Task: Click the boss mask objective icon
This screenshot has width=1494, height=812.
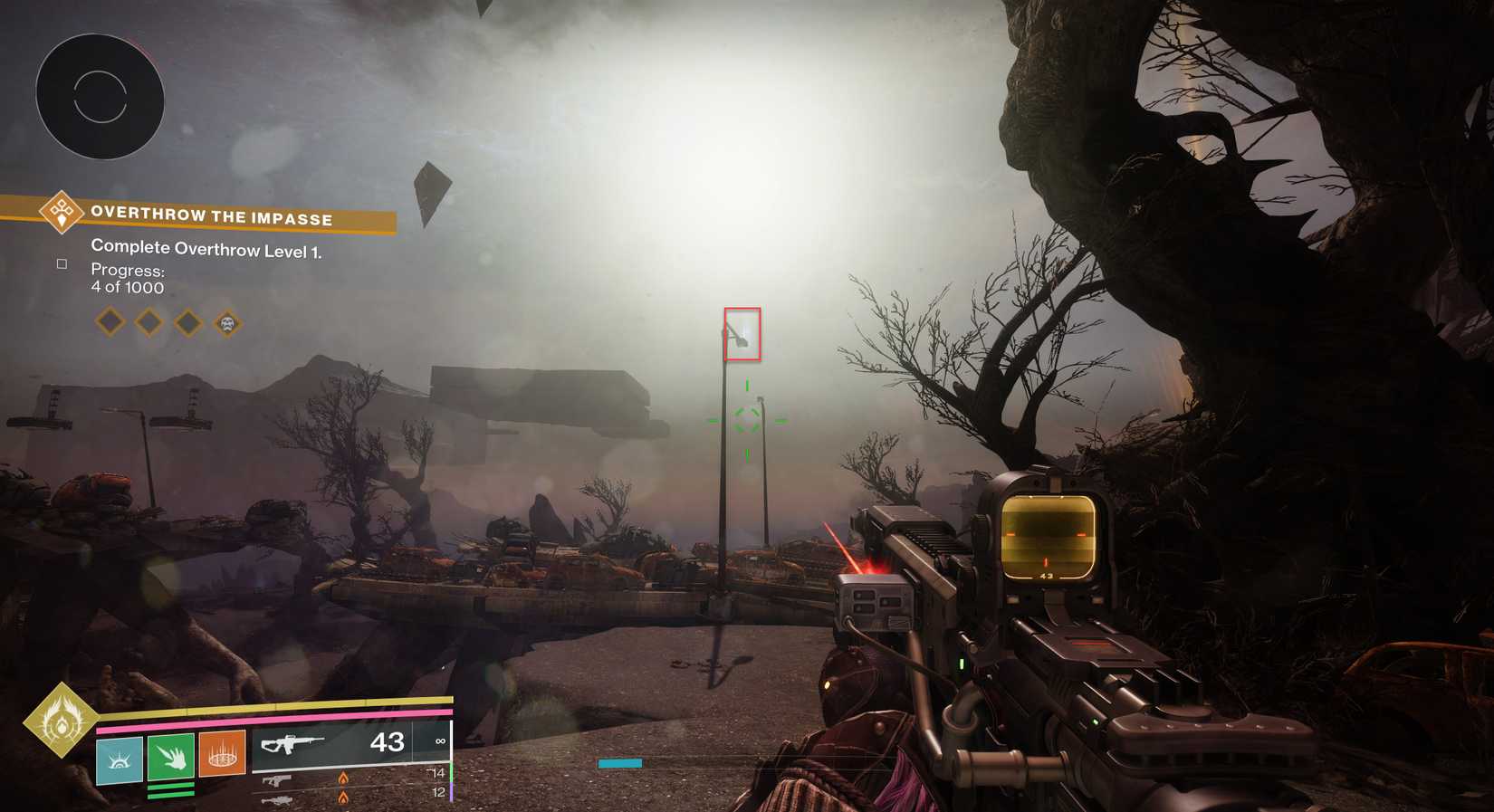Action: 227,323
